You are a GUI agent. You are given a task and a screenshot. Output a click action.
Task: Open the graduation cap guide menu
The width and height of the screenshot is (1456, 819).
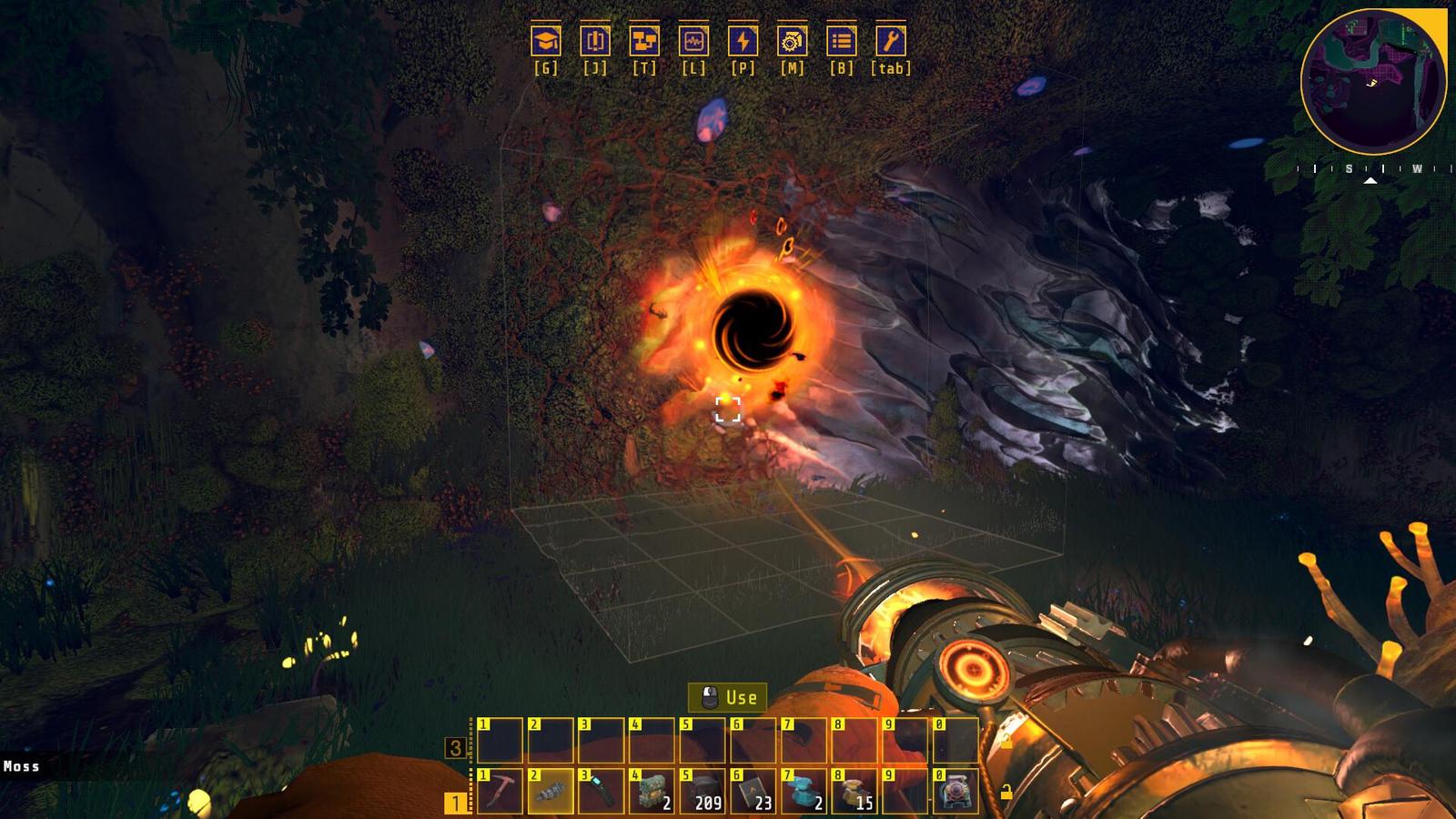(546, 41)
